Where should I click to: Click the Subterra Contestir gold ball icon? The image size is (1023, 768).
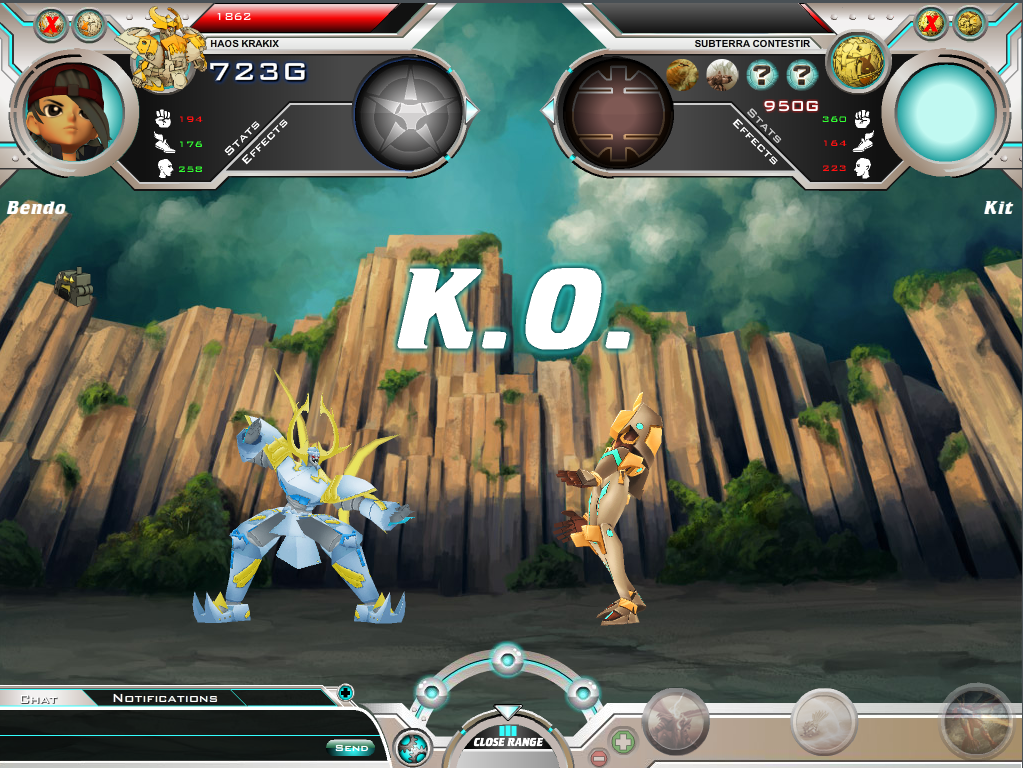tap(857, 60)
